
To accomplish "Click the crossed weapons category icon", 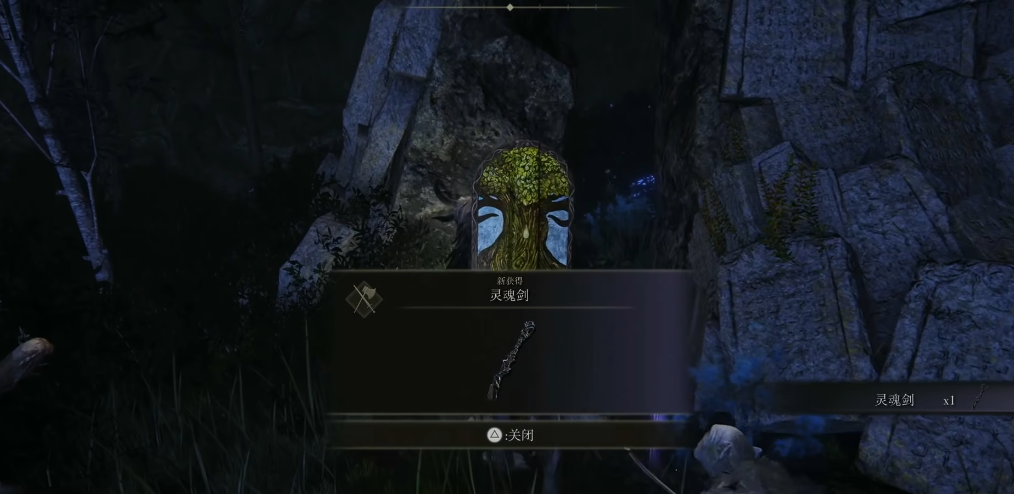I will (362, 298).
